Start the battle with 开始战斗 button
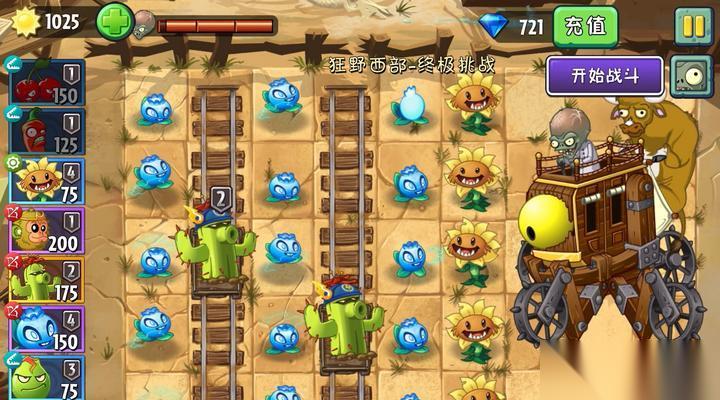 [x=604, y=75]
